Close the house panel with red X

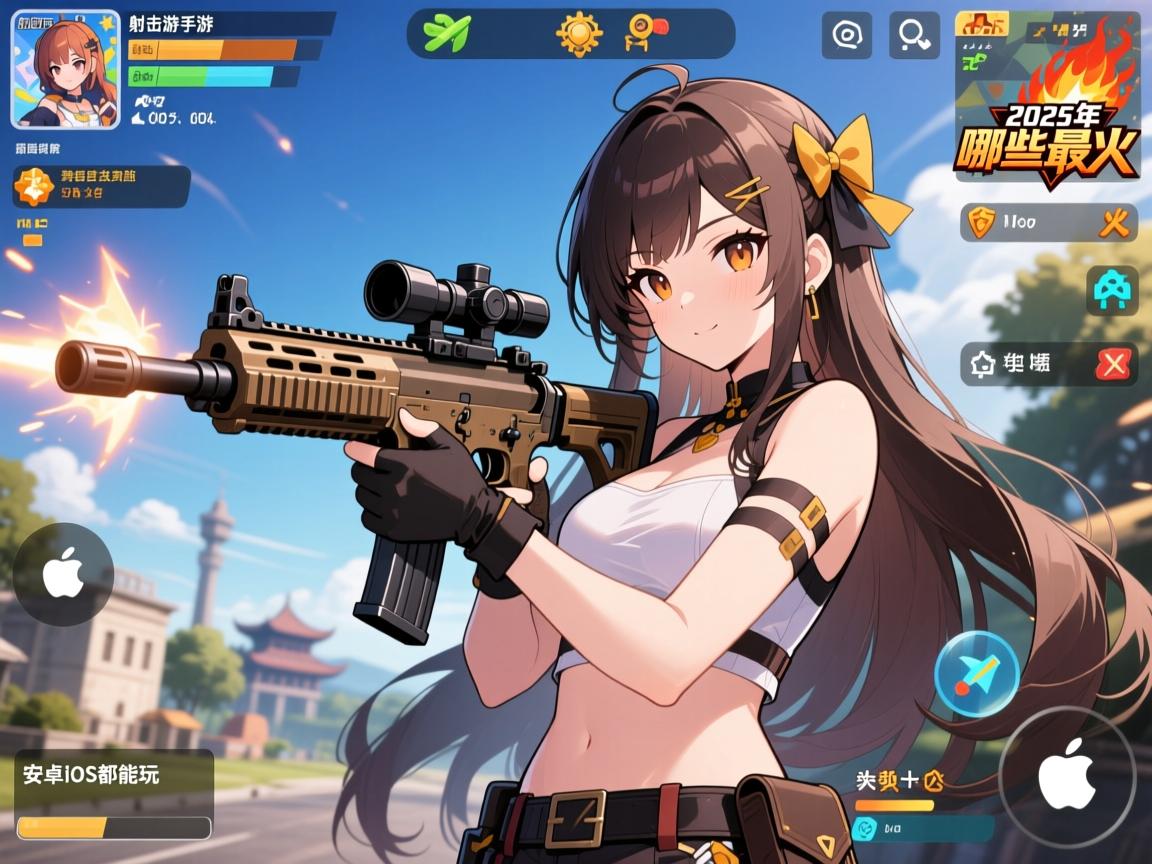click(x=1112, y=364)
